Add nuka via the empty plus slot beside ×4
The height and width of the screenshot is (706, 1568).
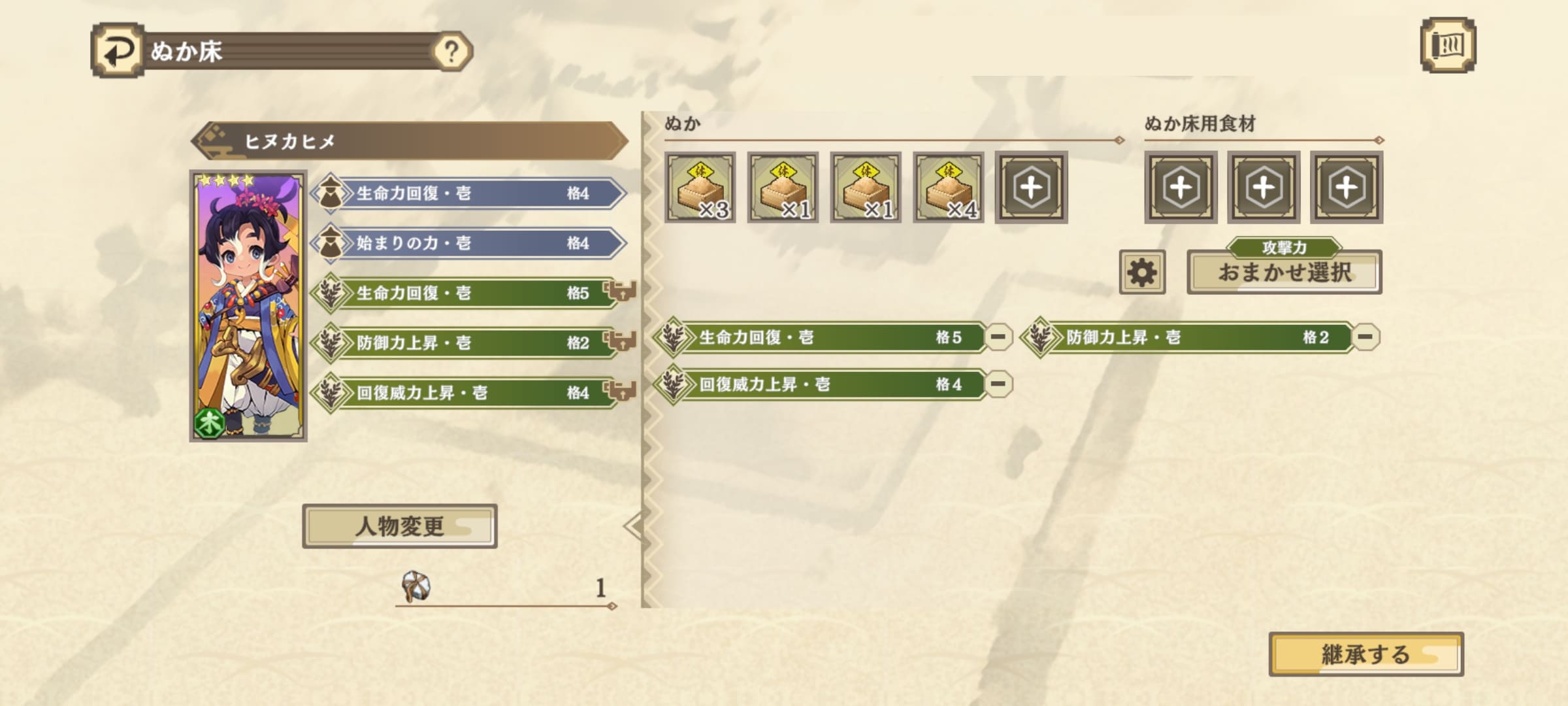pyautogui.click(x=1031, y=188)
